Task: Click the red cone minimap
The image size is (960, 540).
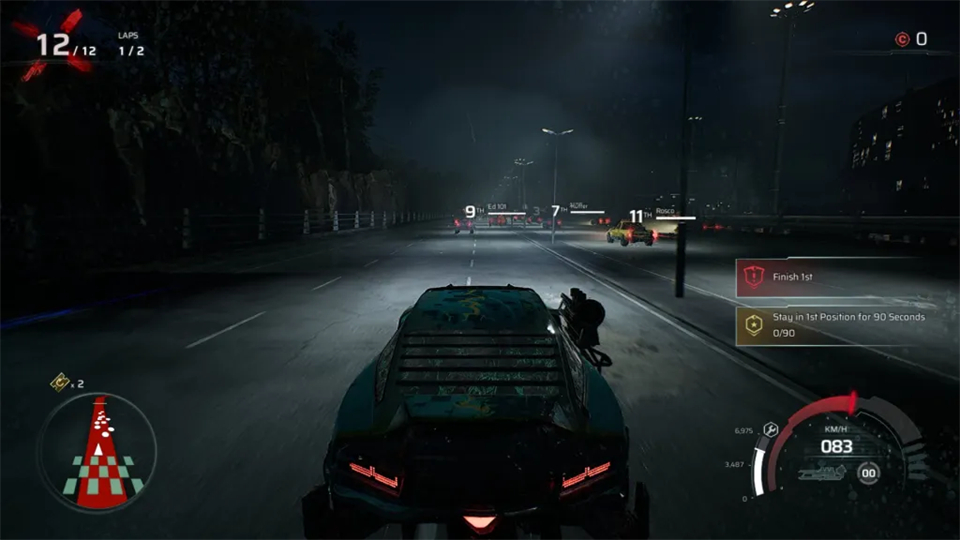Action: coord(97,452)
